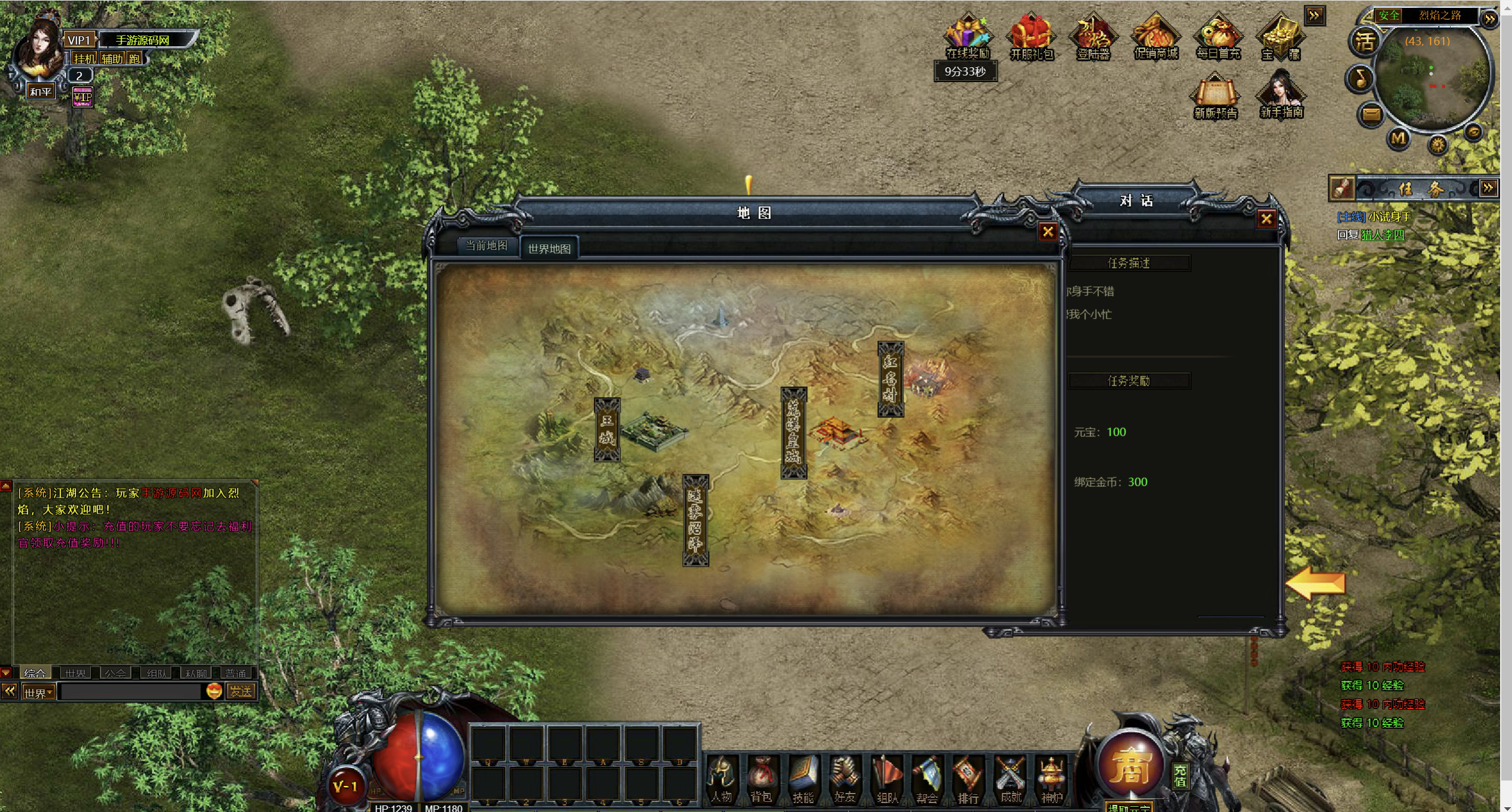The image size is (1512, 812).
Task: Show the 技能 skills panel
Action: click(802, 779)
